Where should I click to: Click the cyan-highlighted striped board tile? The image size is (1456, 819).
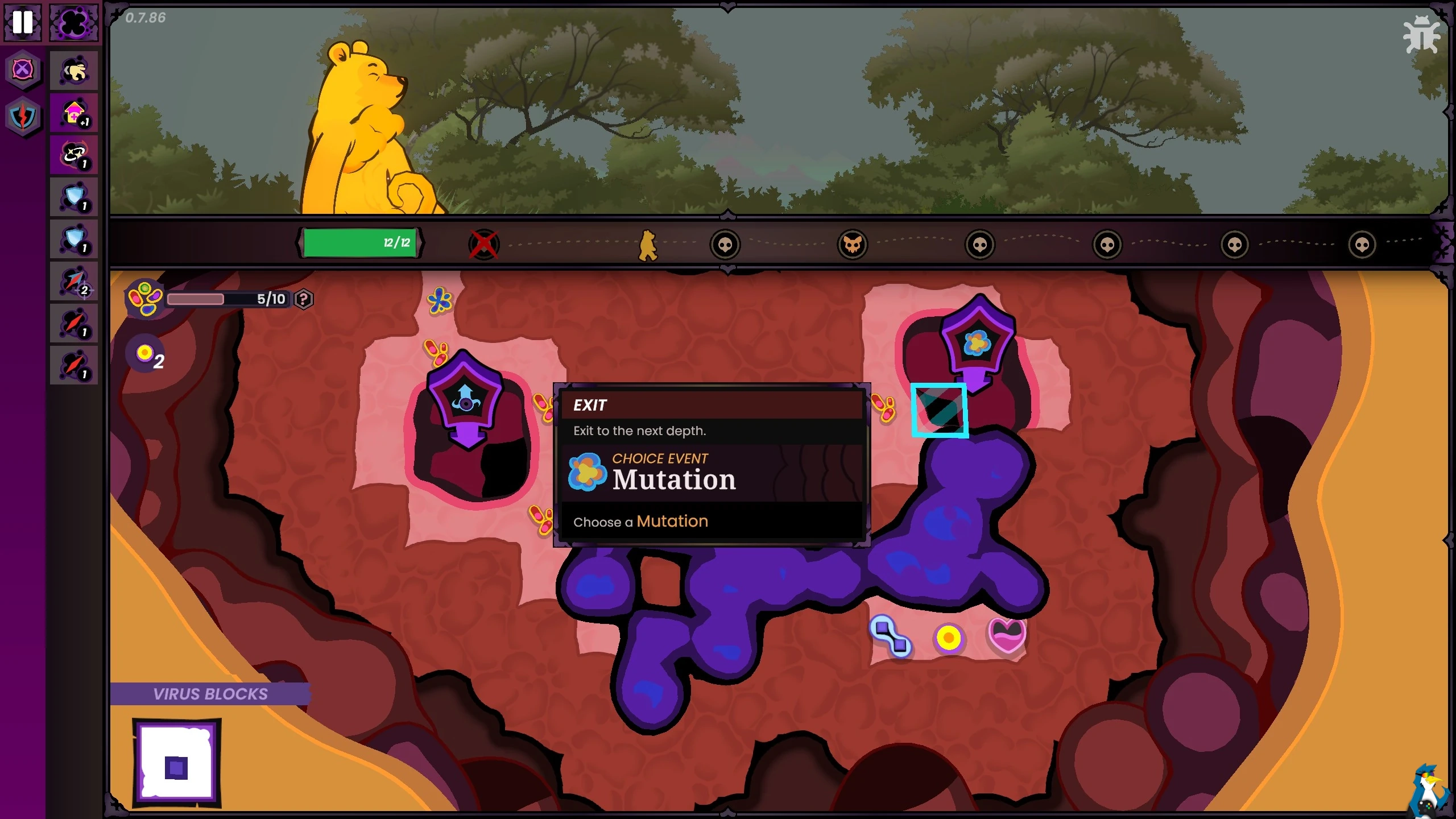939,410
